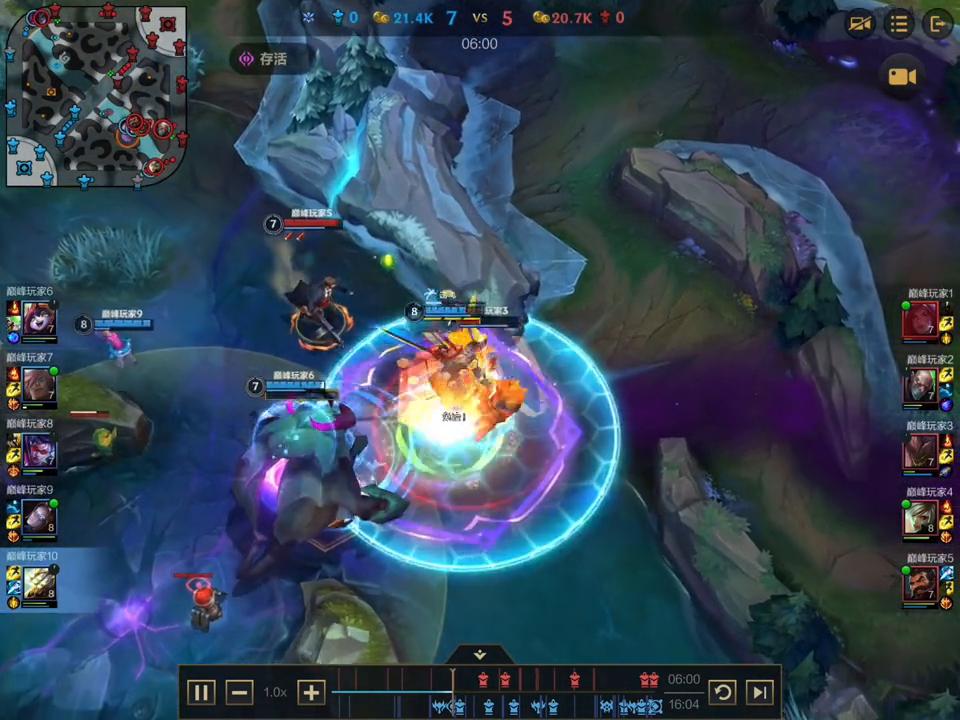Viewport: 960px width, 720px height.
Task: Open the minimap
Action: [x=96, y=95]
